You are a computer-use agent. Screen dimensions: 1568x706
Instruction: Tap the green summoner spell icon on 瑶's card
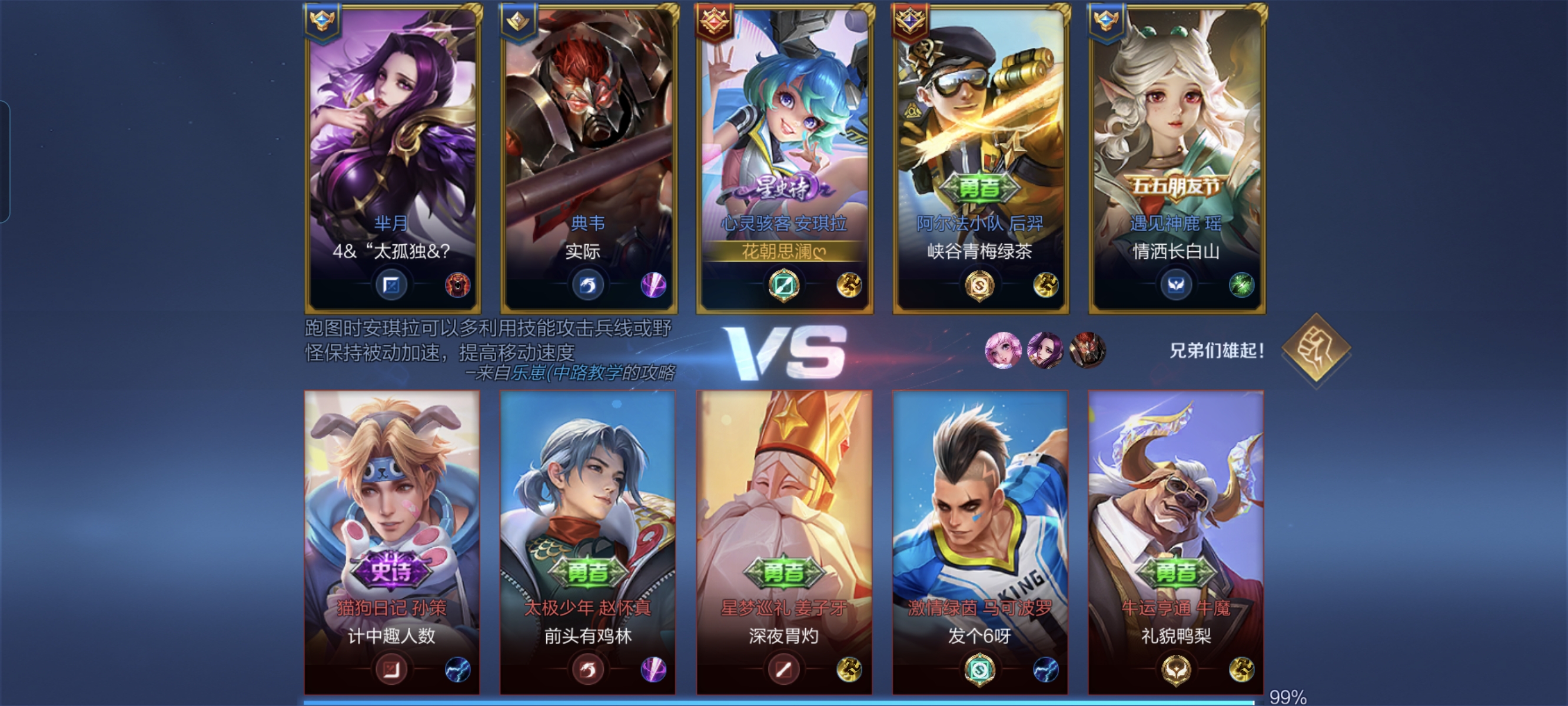click(1241, 285)
